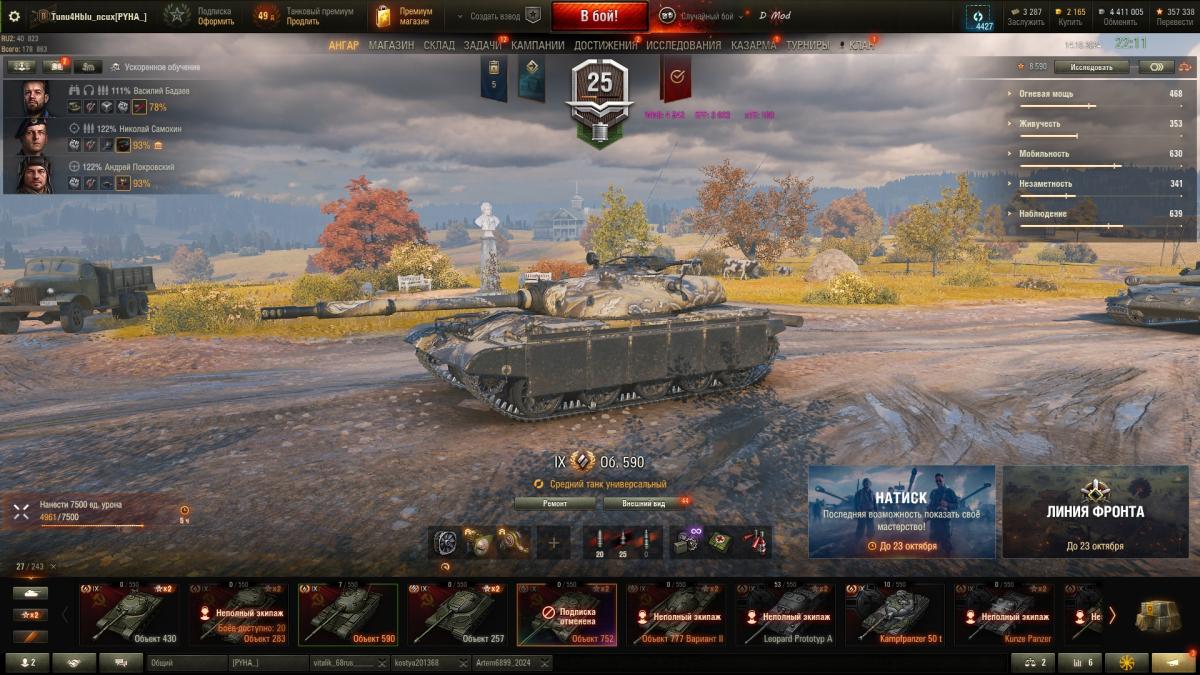Open the Общий chat channel tab
Image resolution: width=1200 pixels, height=675 pixels.
186,663
